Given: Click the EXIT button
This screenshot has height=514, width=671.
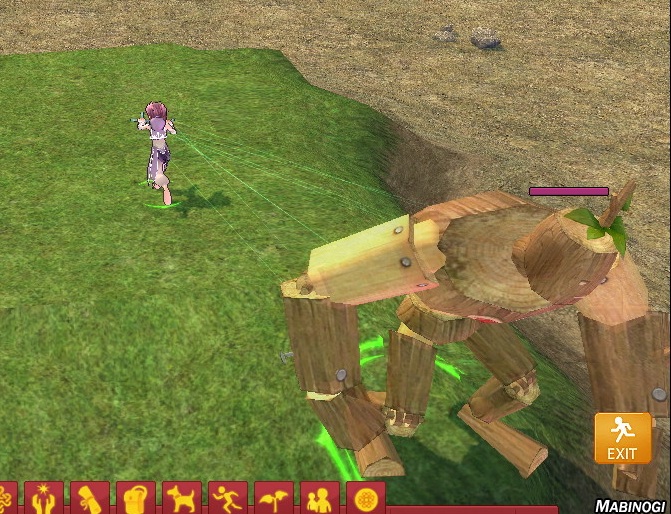Looking at the screenshot, I should pyautogui.click(x=622, y=439).
